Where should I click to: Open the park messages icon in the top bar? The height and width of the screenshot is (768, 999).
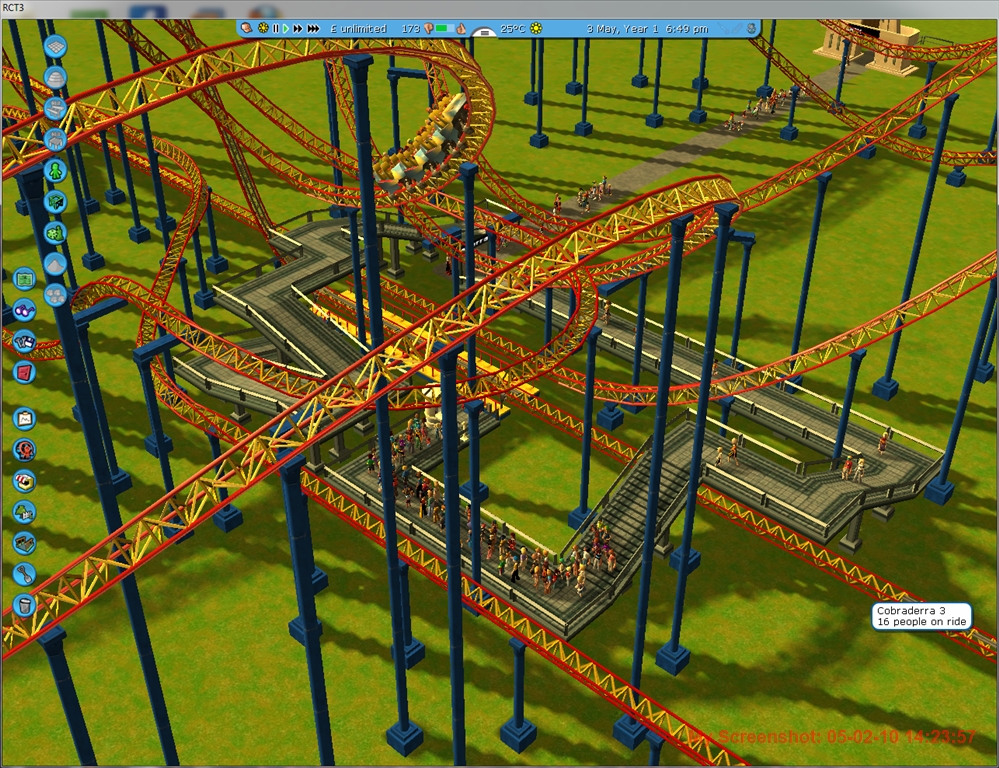pos(246,29)
